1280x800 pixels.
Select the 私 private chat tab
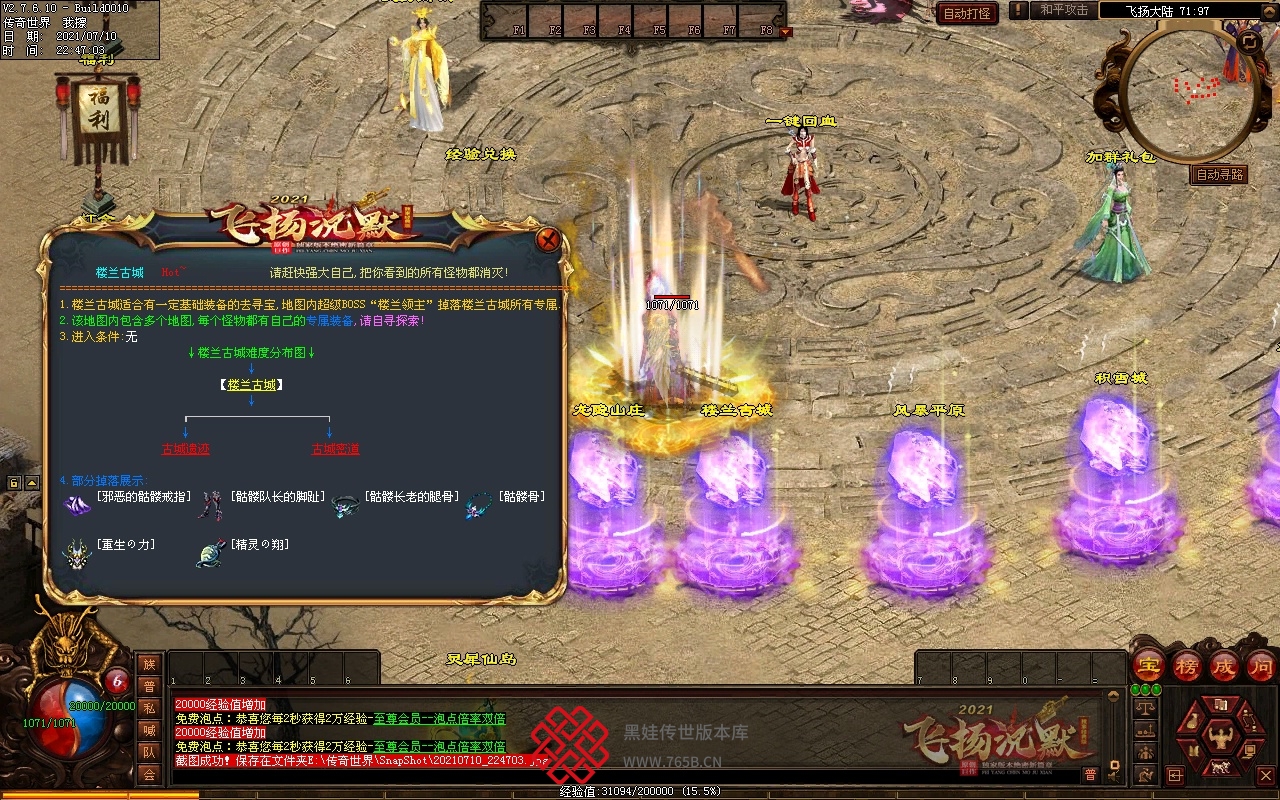(x=149, y=708)
